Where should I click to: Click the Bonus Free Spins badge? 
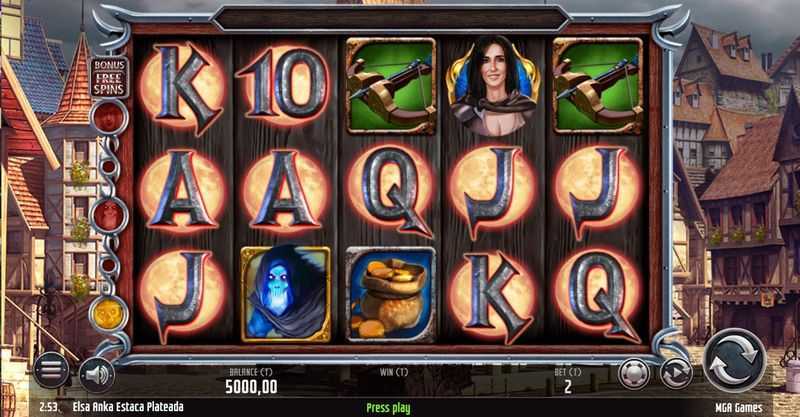click(108, 76)
